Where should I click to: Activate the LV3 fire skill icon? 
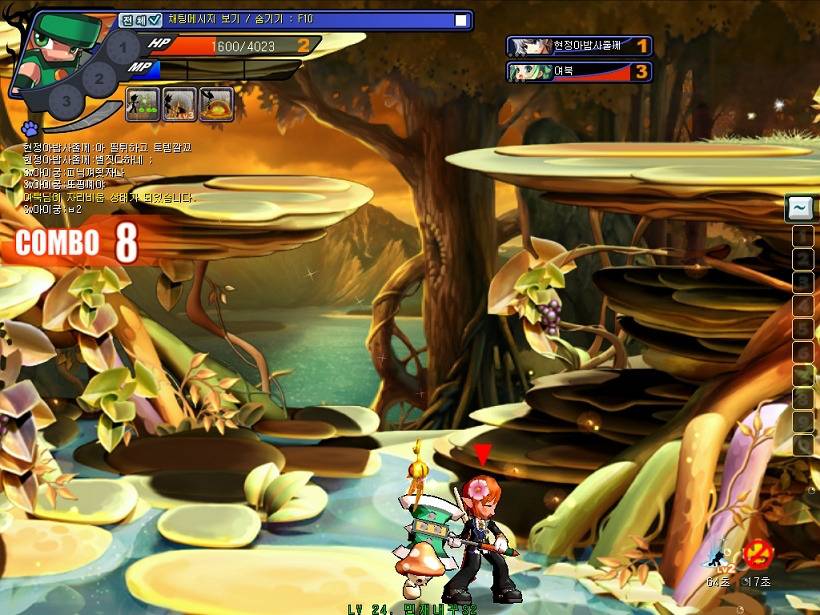click(x=180, y=104)
